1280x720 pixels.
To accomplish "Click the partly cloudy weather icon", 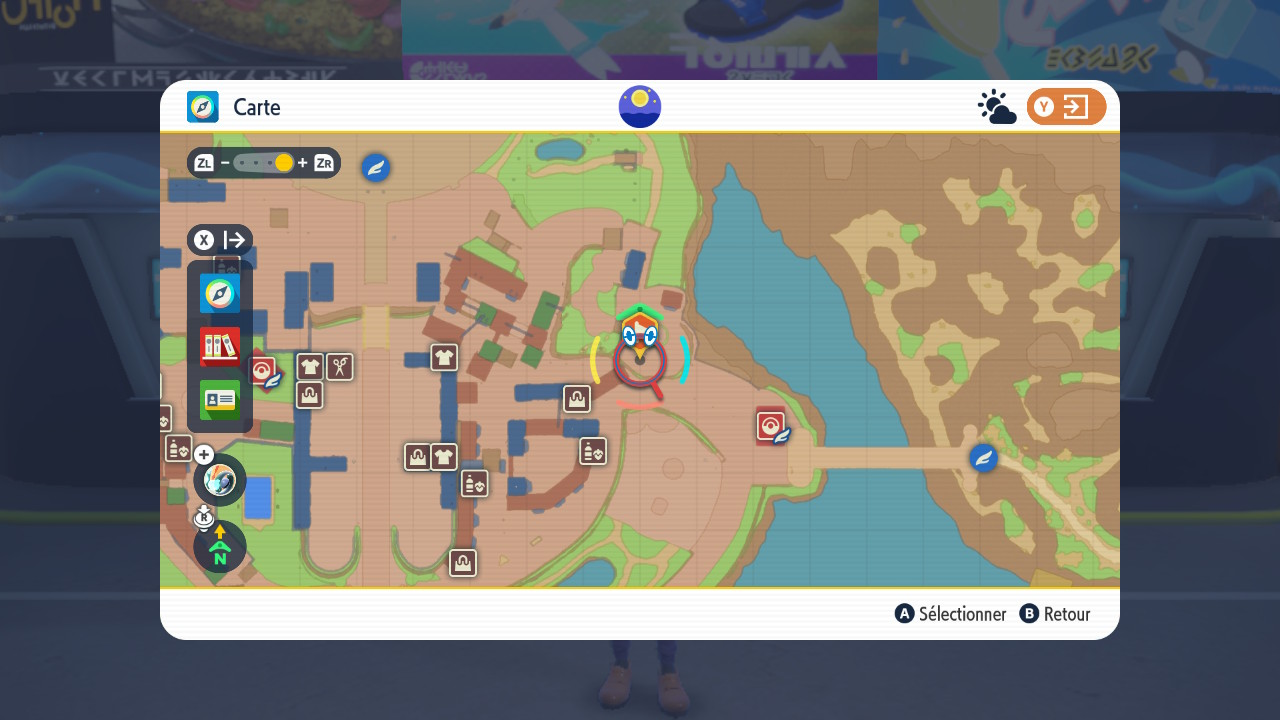I will (x=997, y=107).
